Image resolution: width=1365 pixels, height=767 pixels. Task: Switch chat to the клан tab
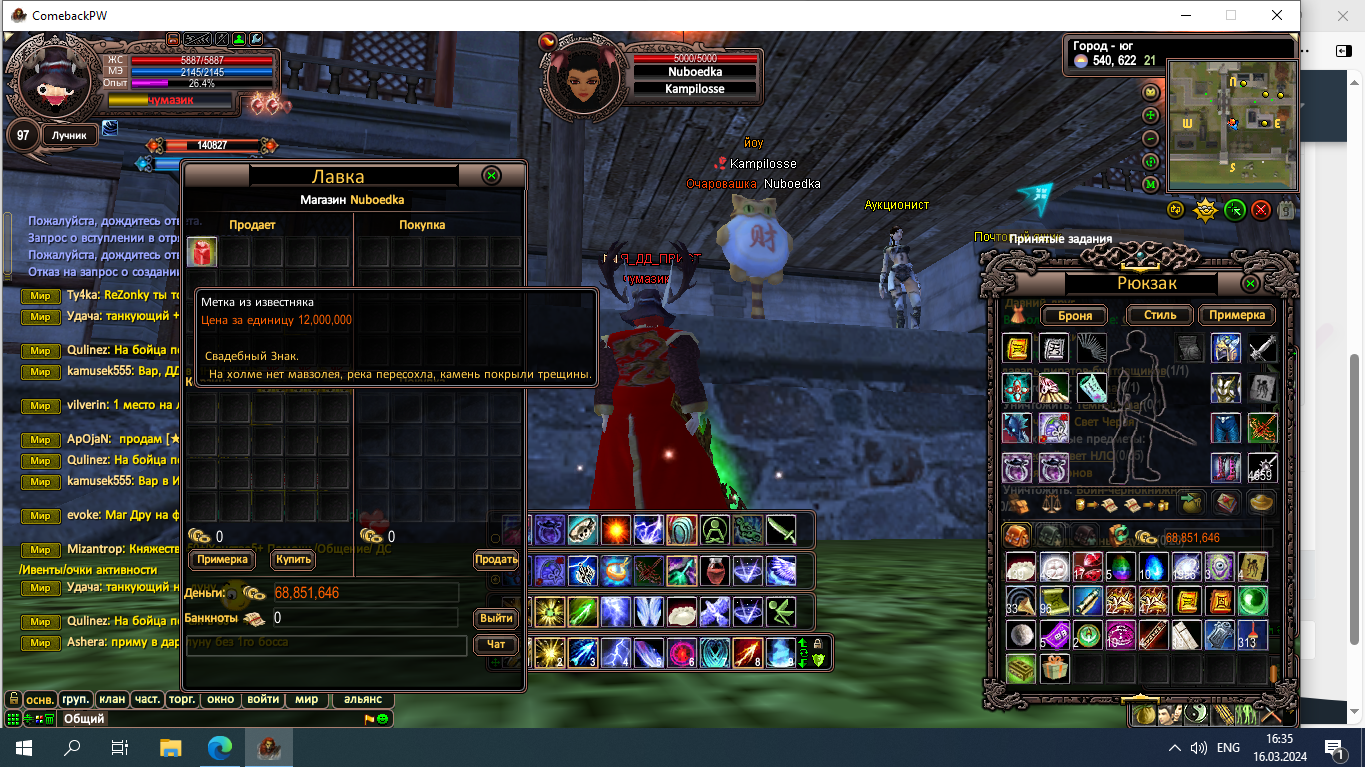click(x=112, y=700)
